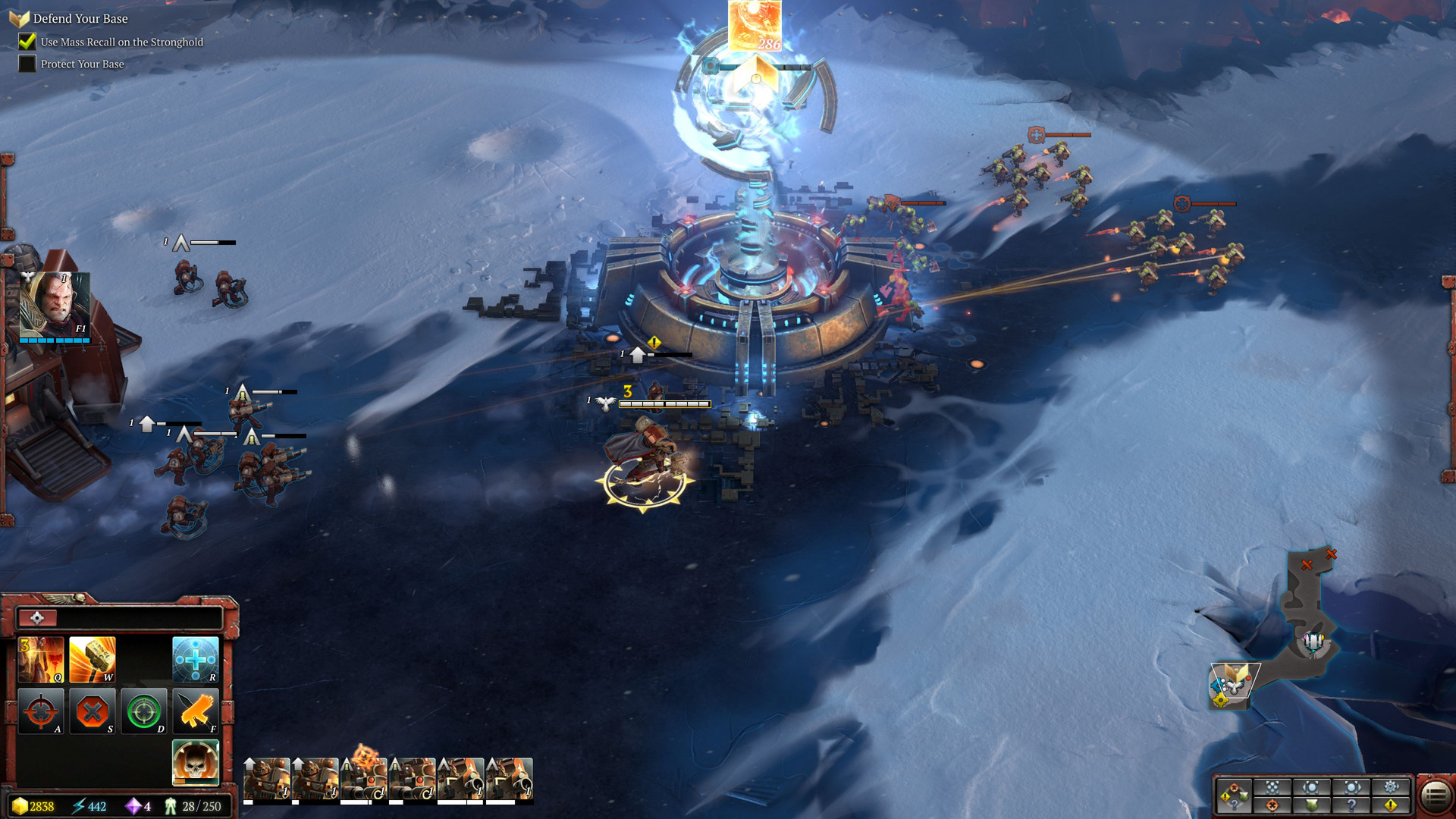Click the Protect Your Base objective
The height and width of the screenshot is (819, 1456).
(x=82, y=64)
